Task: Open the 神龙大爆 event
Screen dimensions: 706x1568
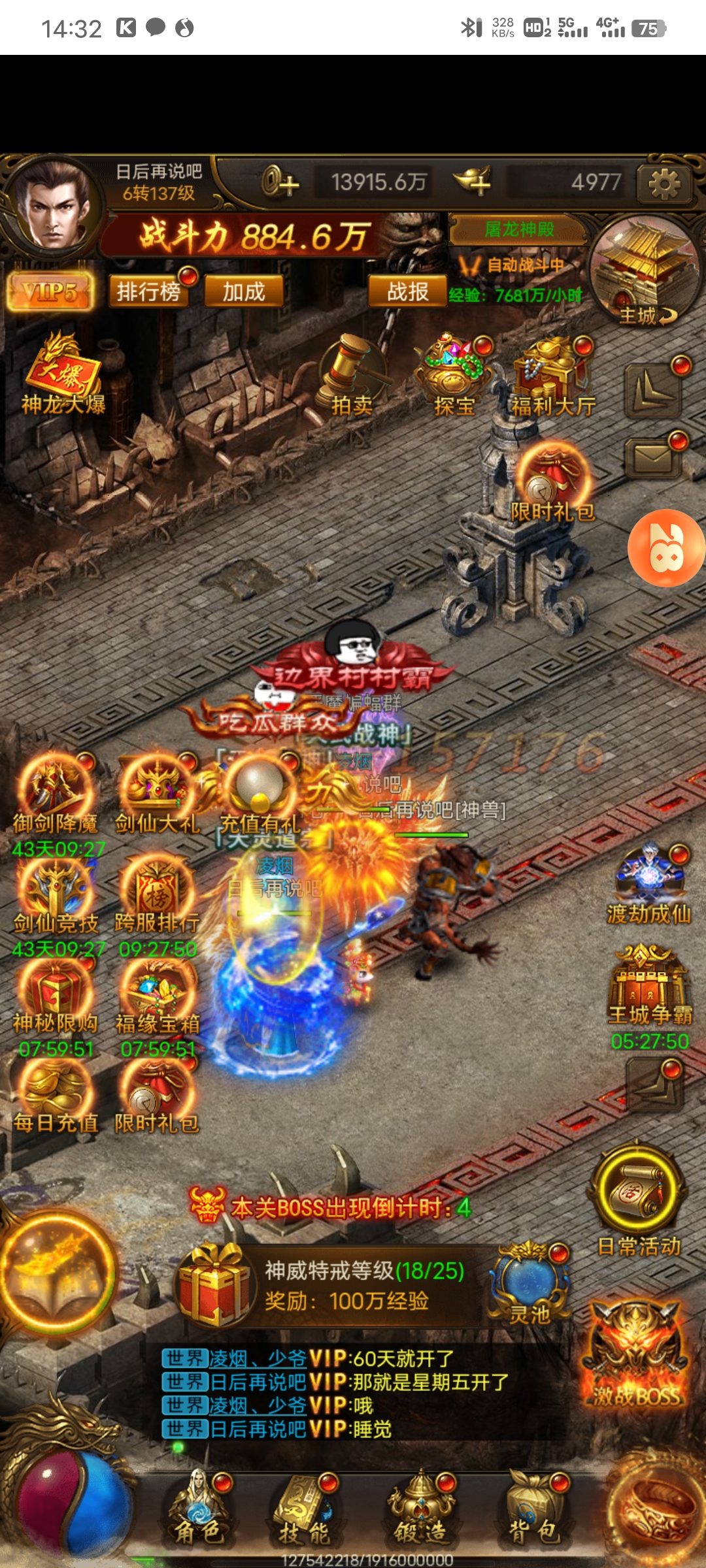Action: [x=62, y=376]
